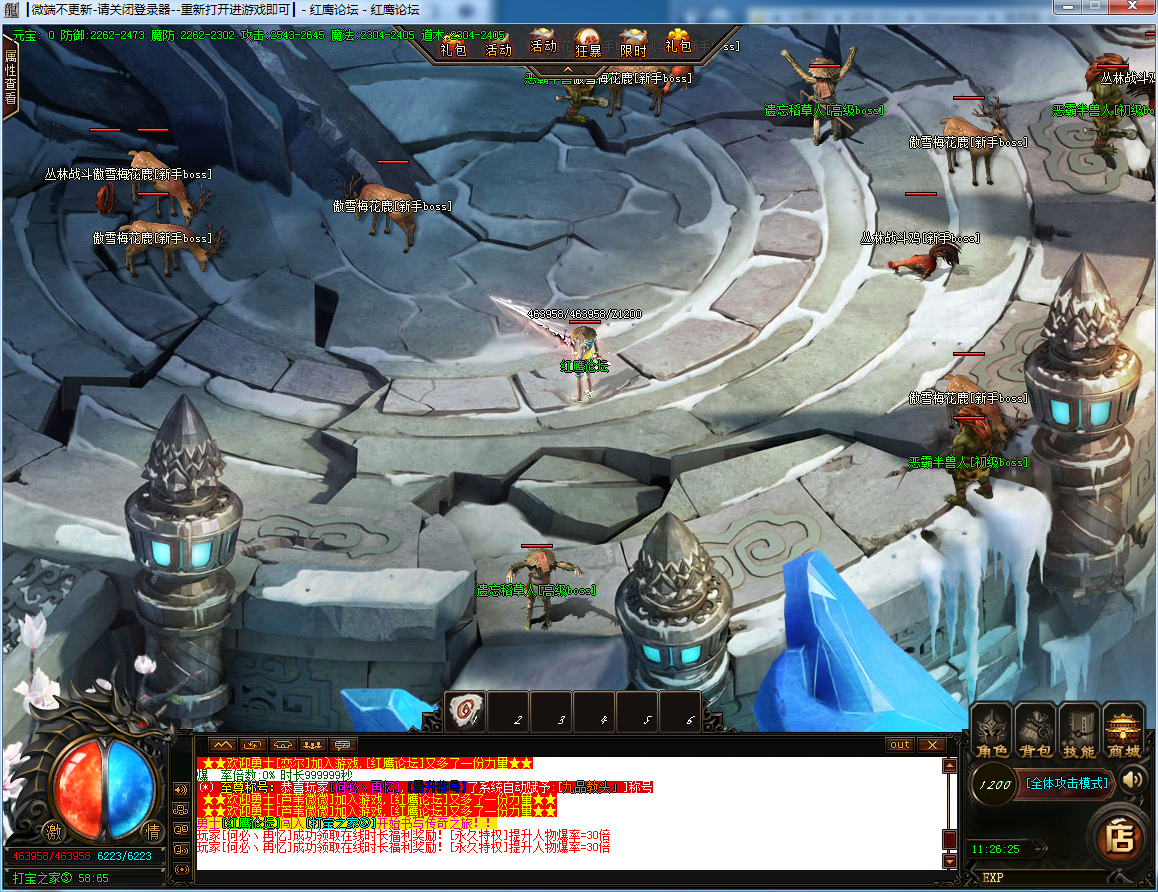Collapse the top activity bar arrow
This screenshot has width=1158, height=892.
[x=567, y=70]
